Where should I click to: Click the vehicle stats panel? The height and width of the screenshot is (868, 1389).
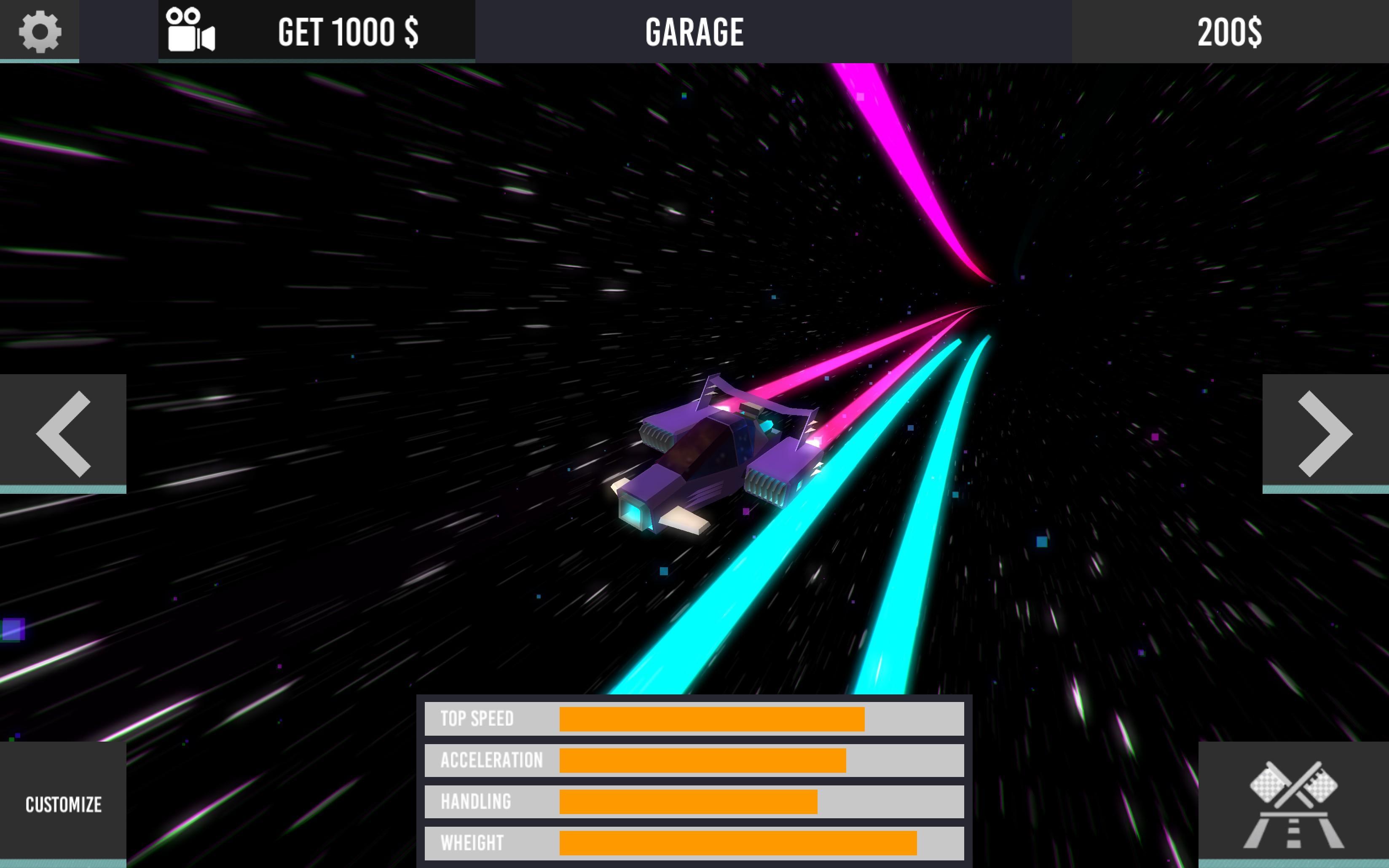694,781
